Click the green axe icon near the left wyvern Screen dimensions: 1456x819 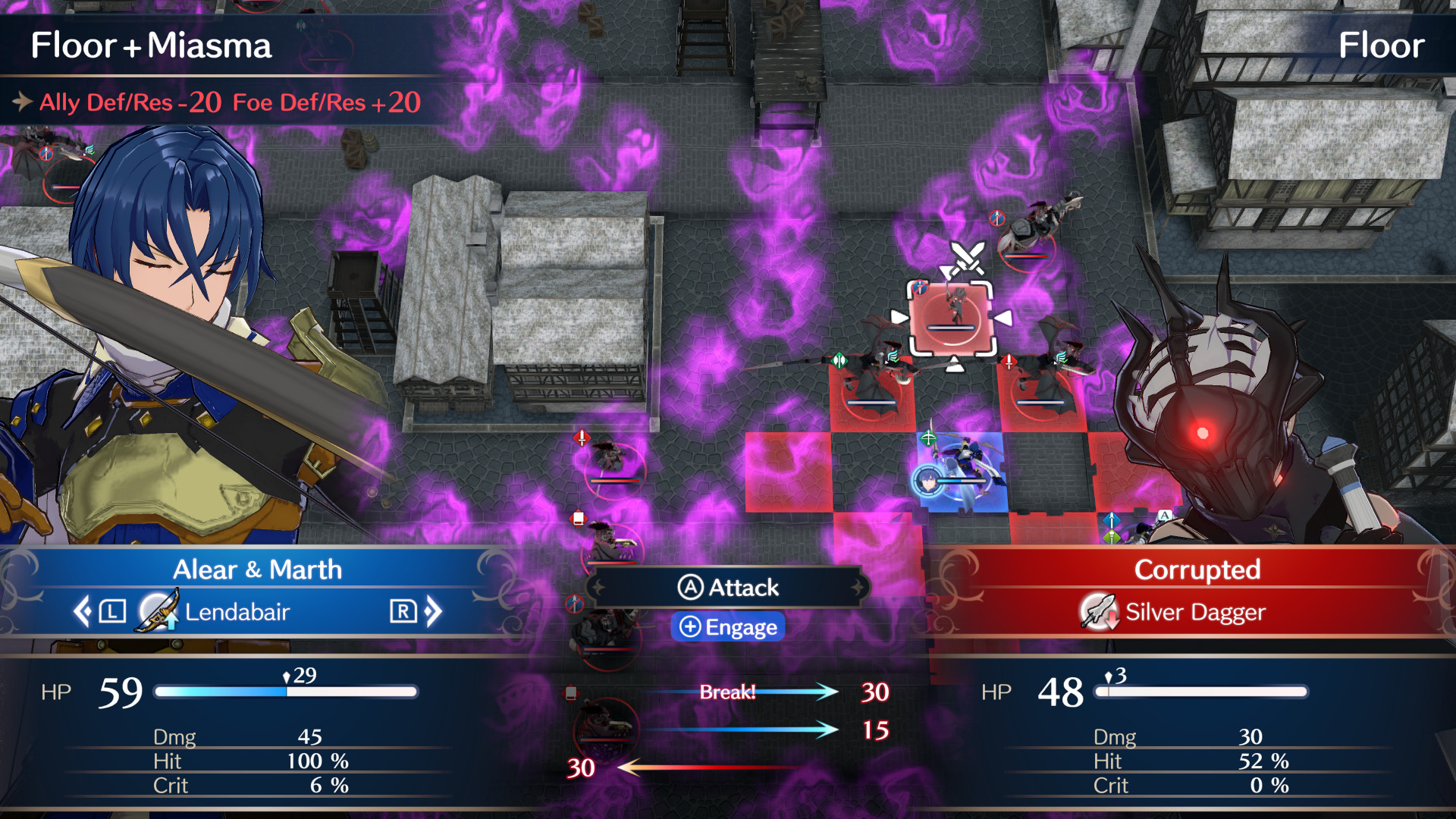click(840, 360)
